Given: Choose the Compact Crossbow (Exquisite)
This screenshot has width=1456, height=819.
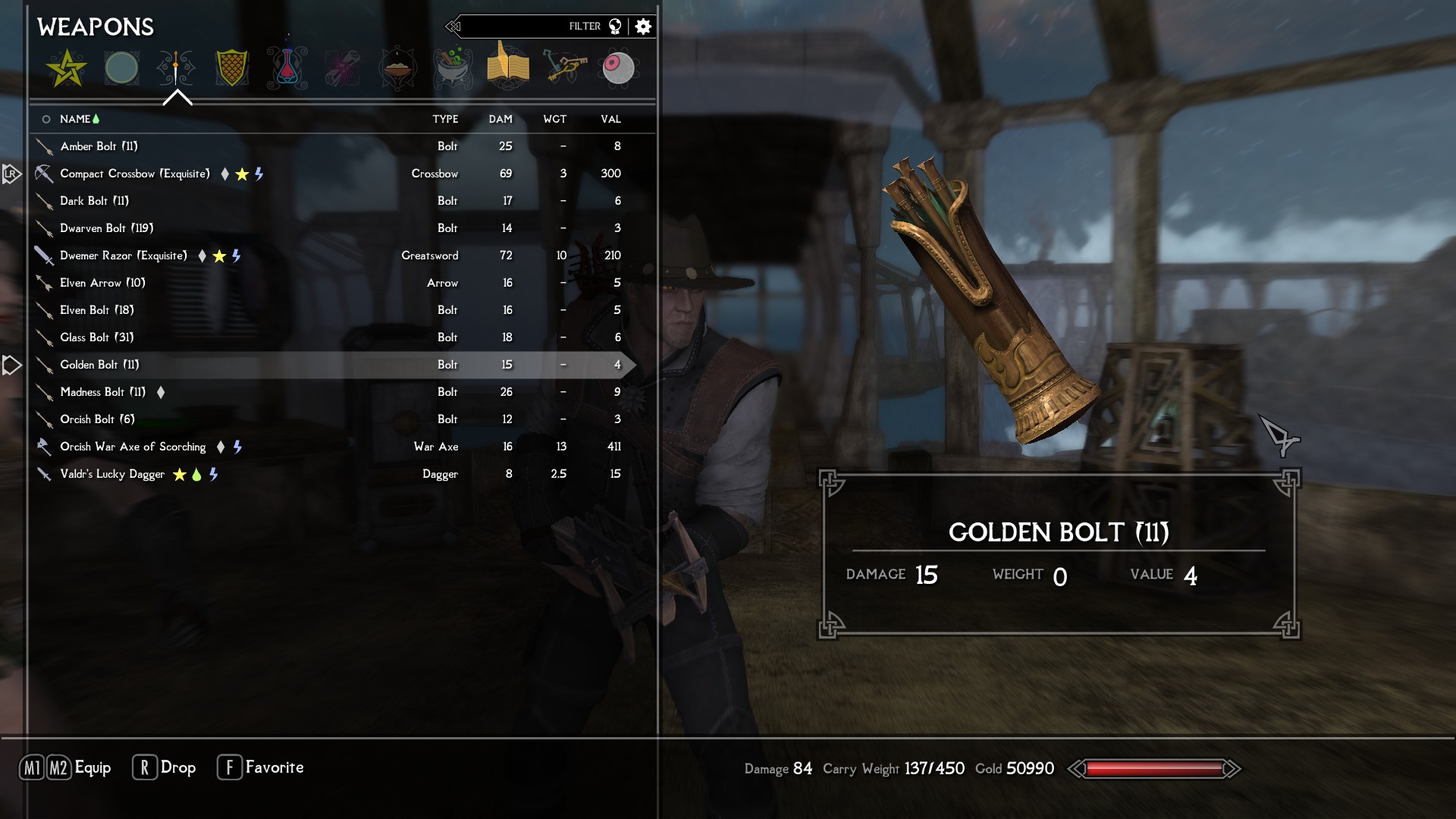Looking at the screenshot, I should (x=135, y=174).
